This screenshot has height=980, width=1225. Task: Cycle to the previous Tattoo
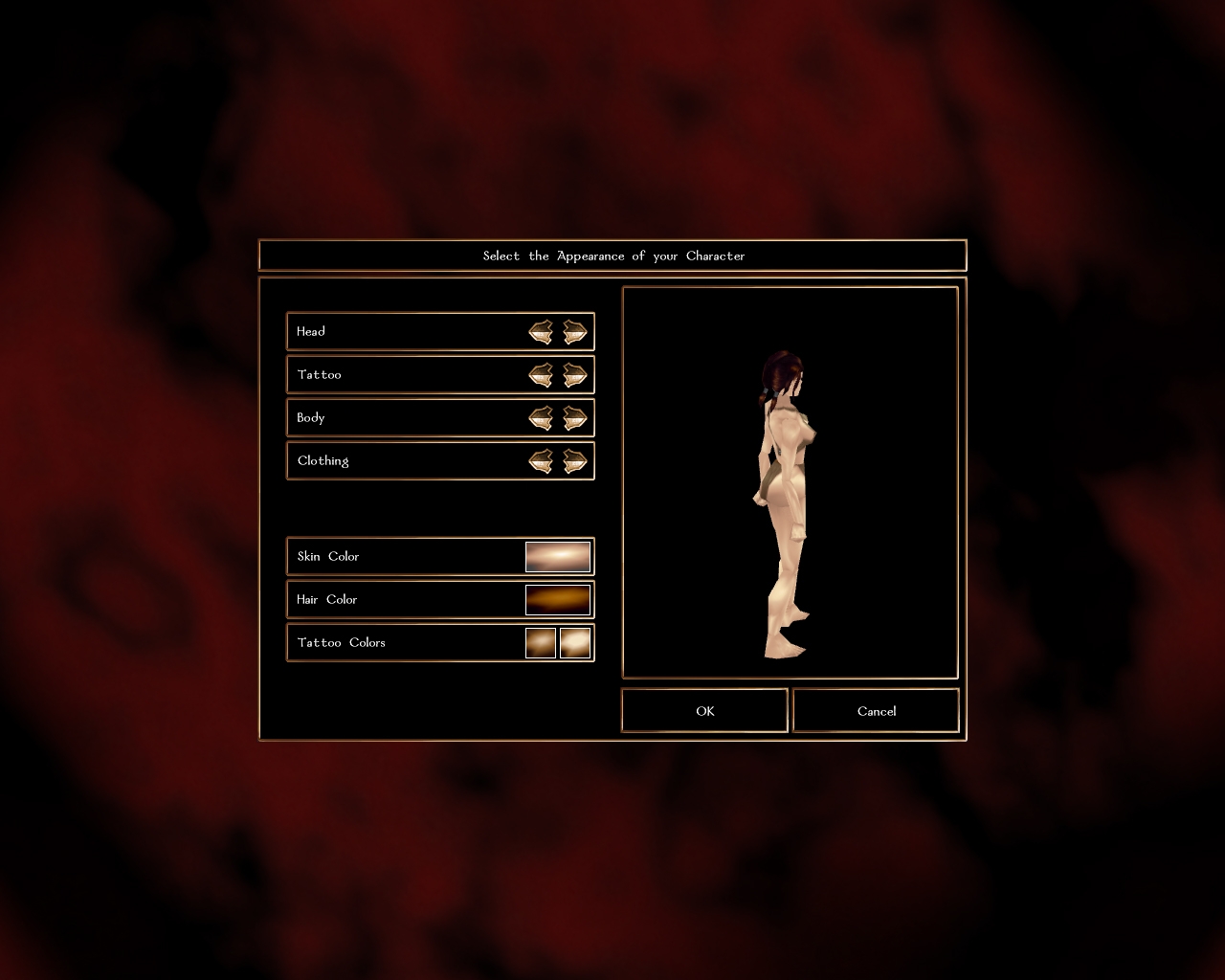(541, 375)
